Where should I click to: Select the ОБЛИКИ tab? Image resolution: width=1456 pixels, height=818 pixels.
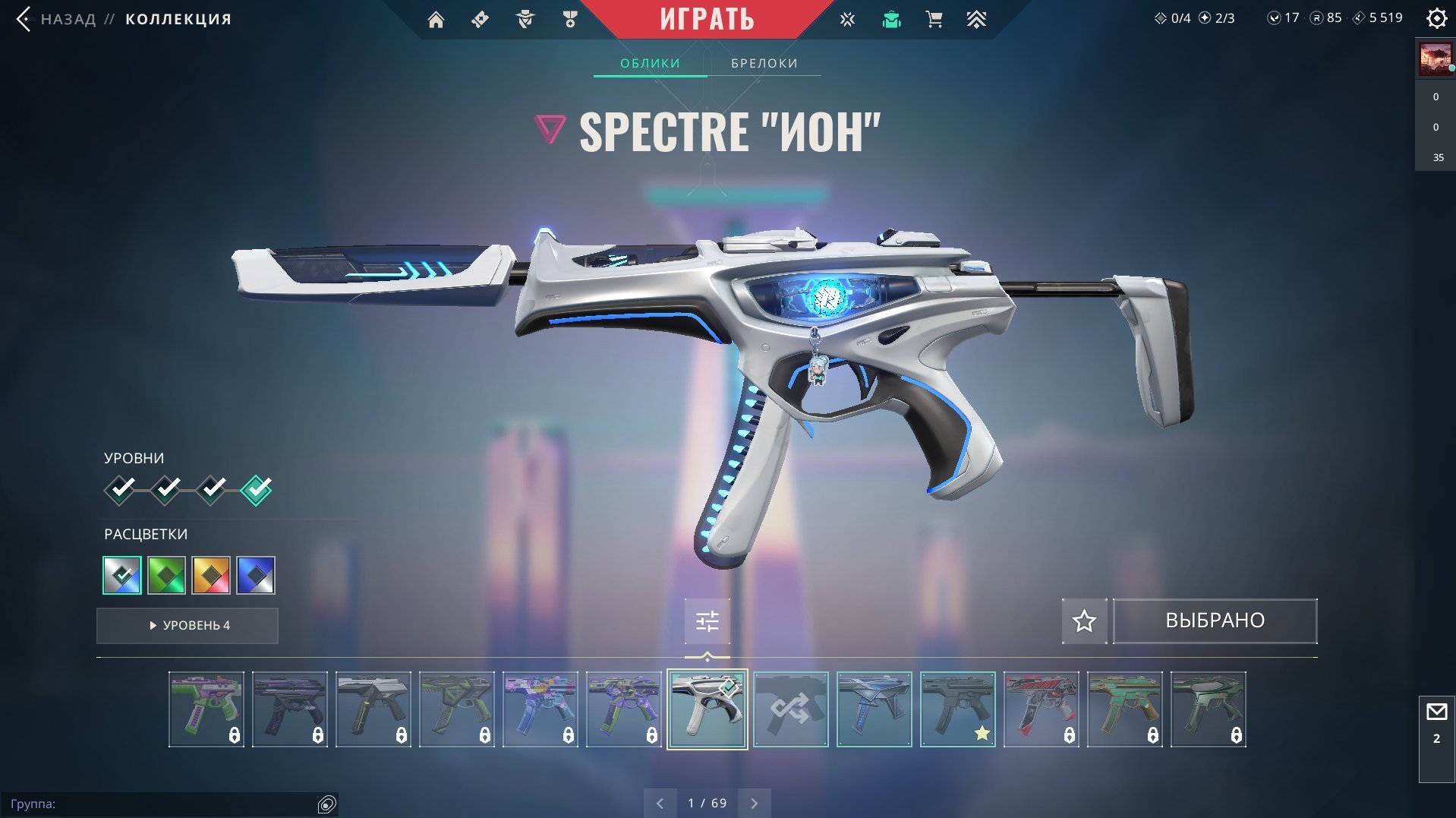[x=650, y=63]
